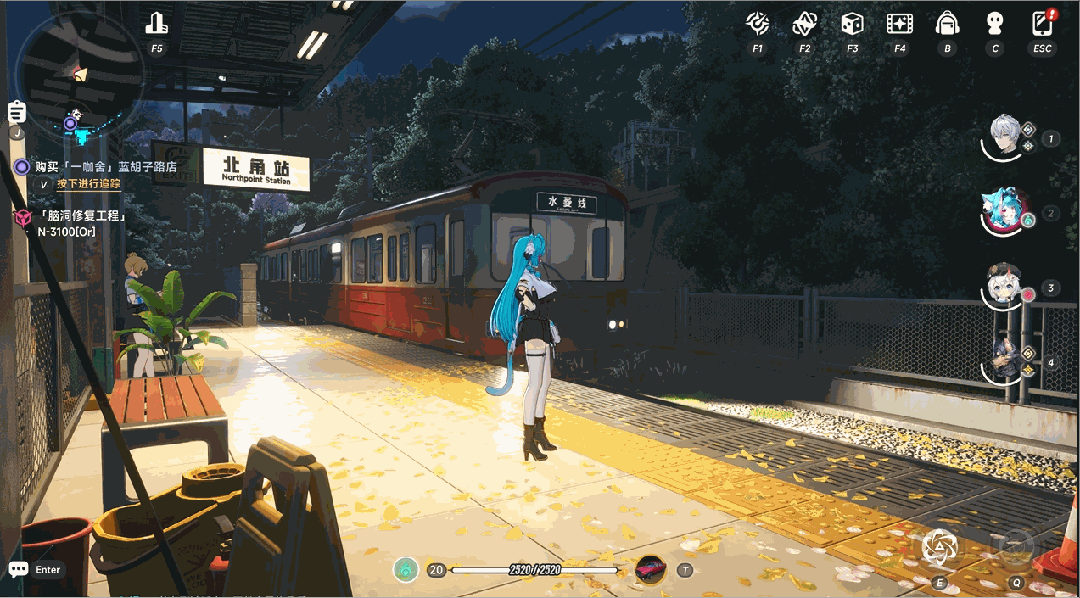Switch to third party member with hat
This screenshot has width=1080, height=598.
[1004, 285]
